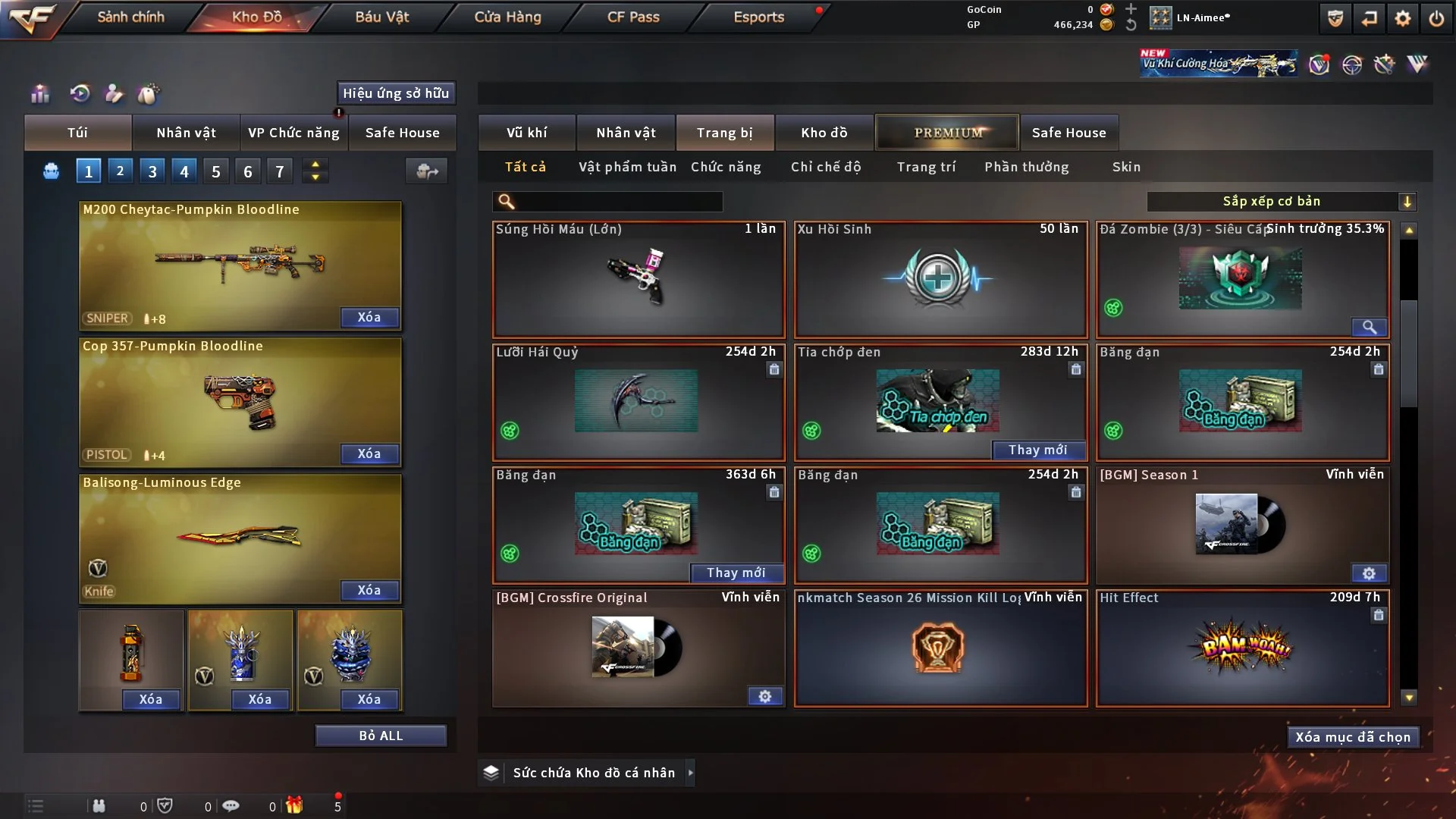Open the CF Pass menu

point(633,17)
